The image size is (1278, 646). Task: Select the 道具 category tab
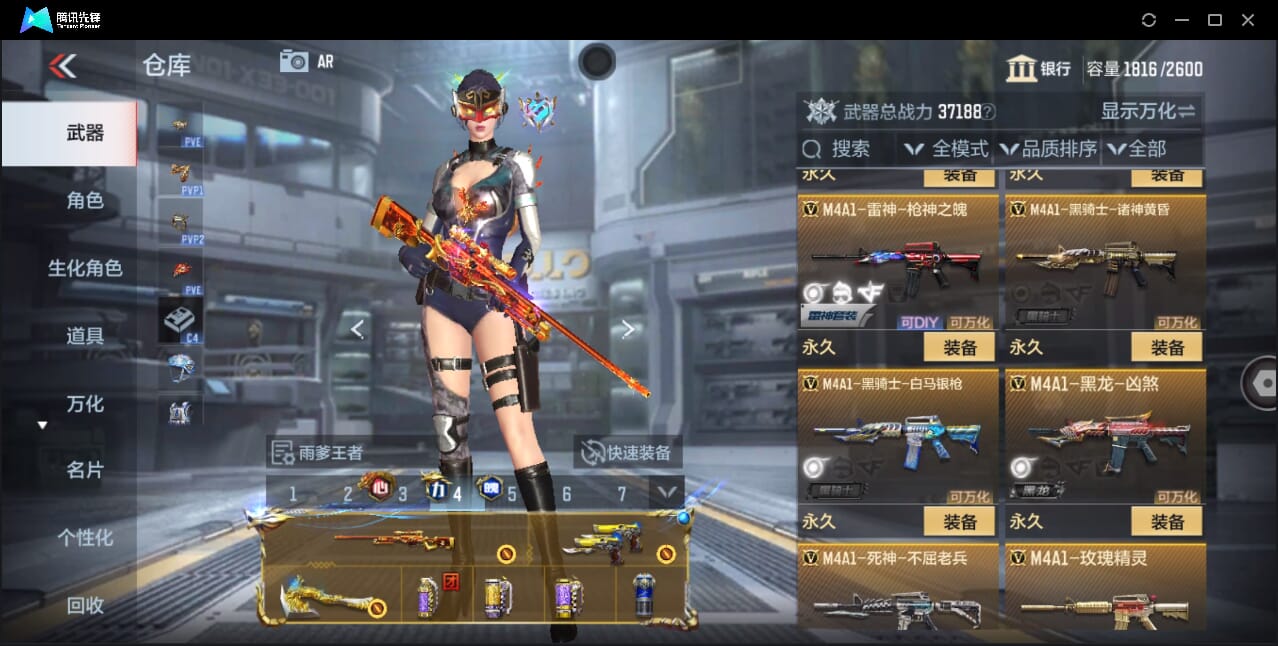click(85, 336)
